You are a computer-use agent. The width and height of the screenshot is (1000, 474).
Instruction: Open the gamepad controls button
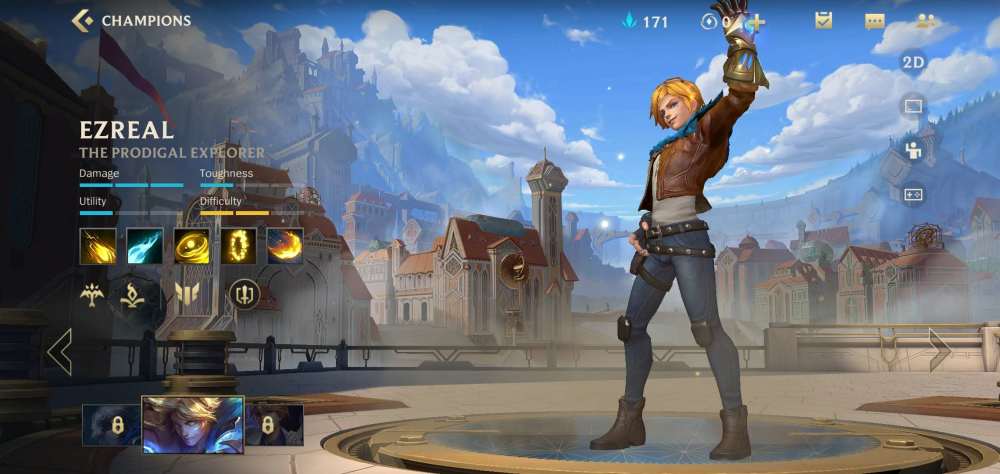[x=913, y=195]
